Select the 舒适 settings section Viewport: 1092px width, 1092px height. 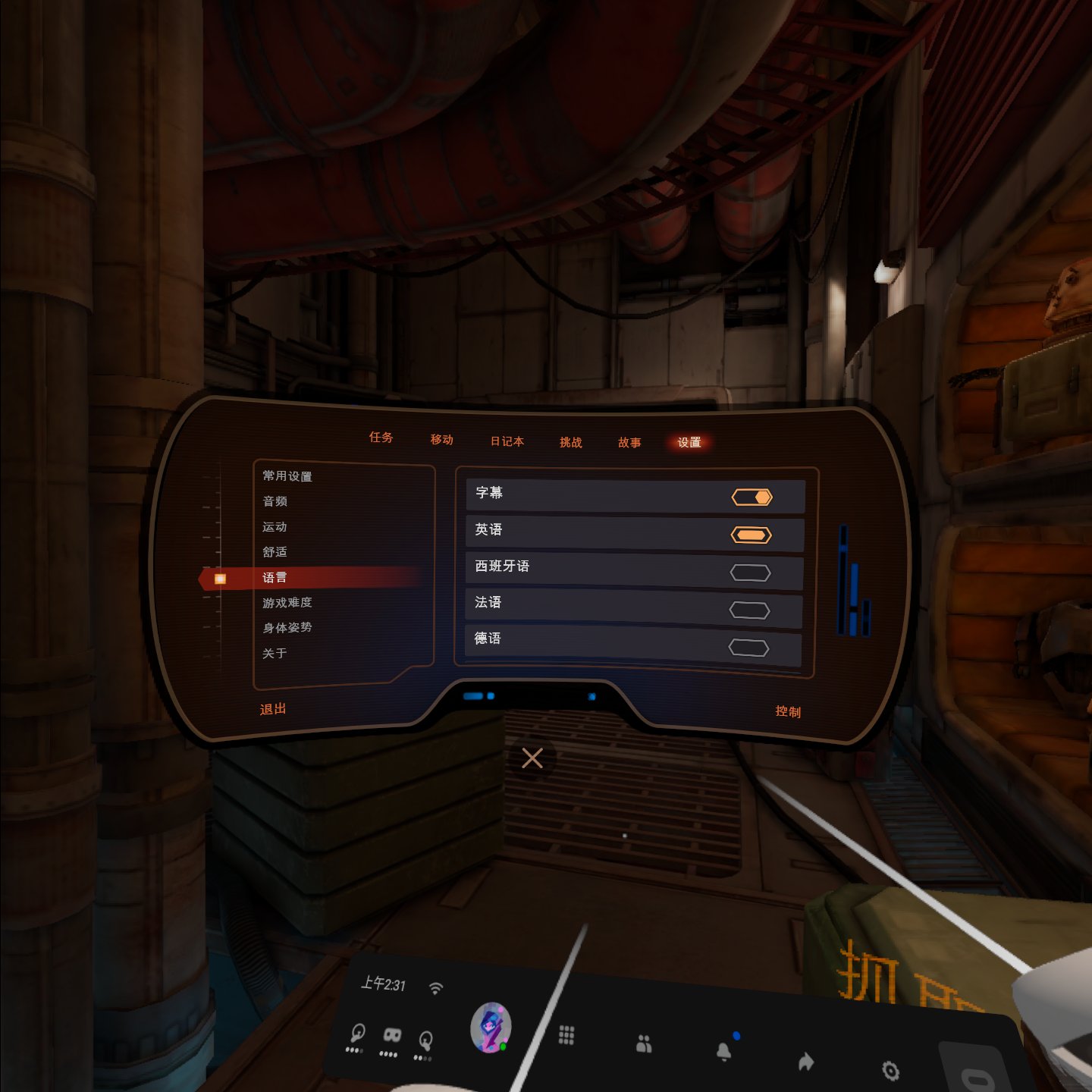click(x=275, y=552)
